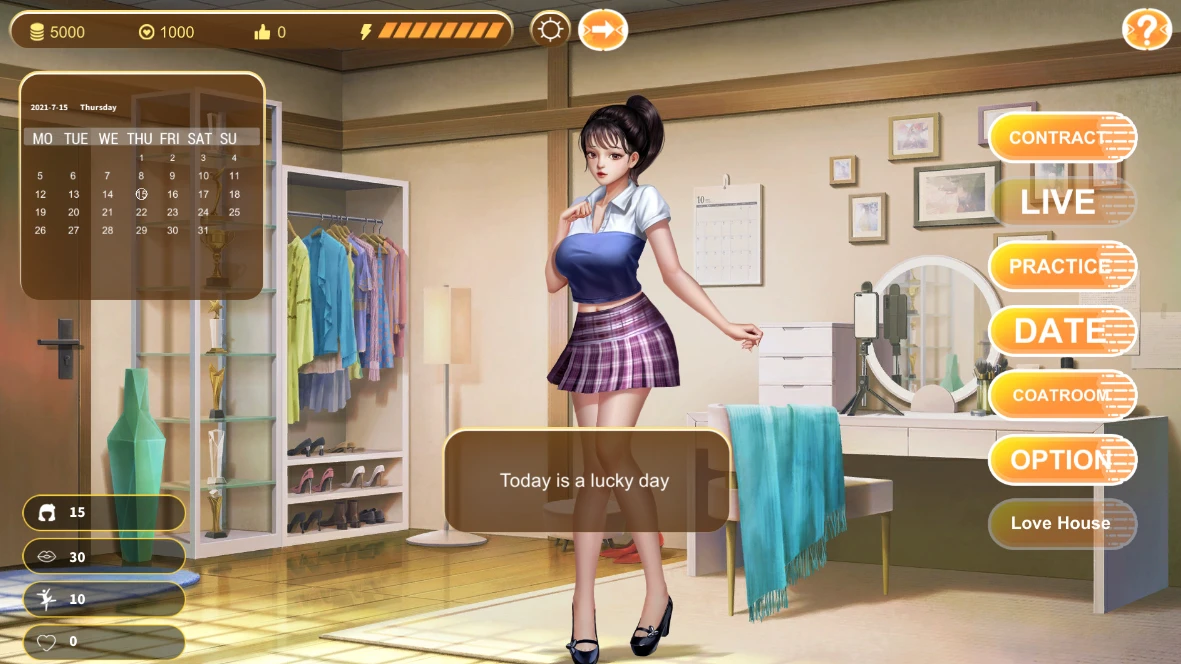Click the orange arrow next-day button
Screen dimensions: 1181x664
click(602, 31)
